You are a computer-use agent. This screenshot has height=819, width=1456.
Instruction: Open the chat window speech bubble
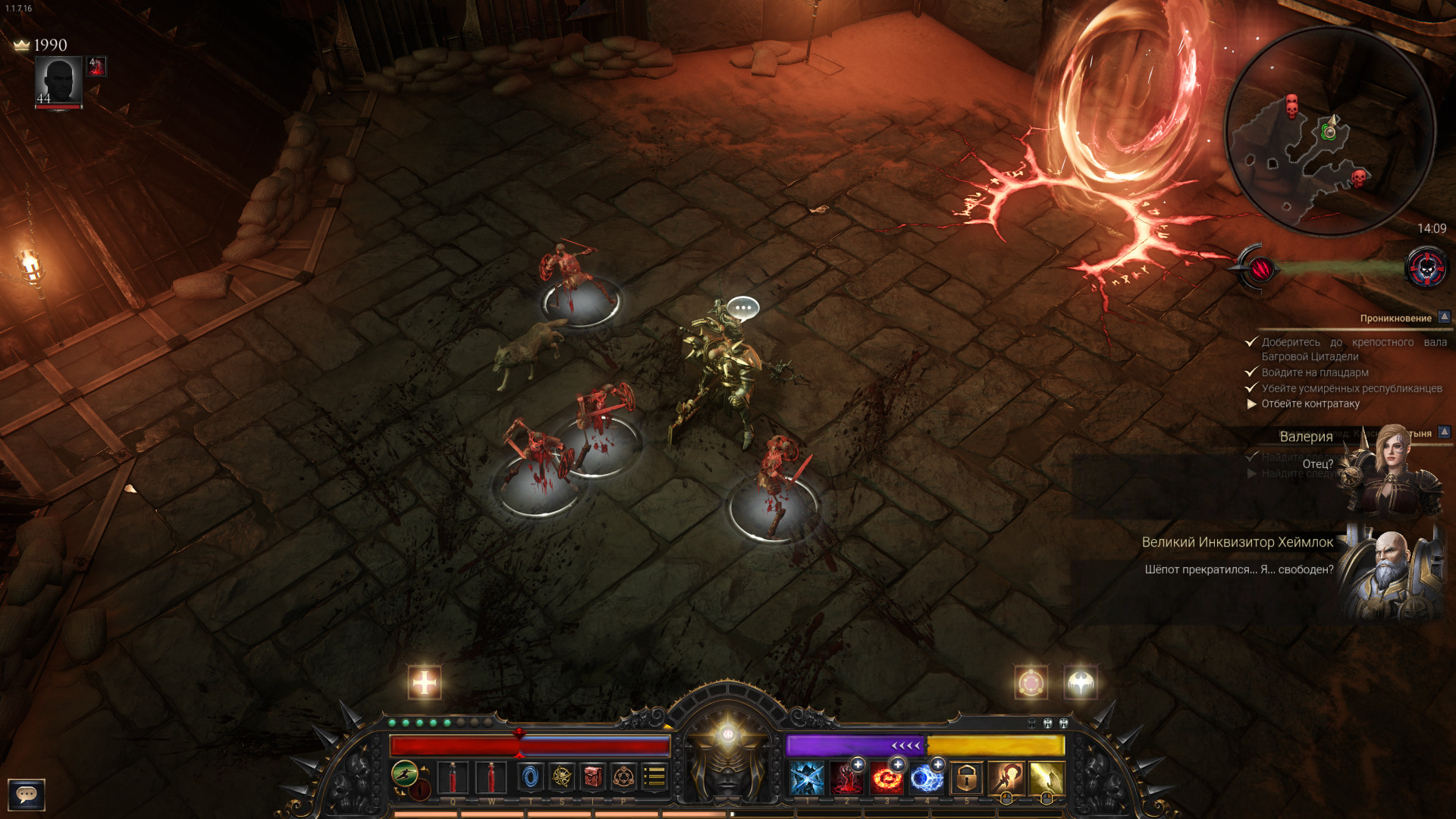27,794
